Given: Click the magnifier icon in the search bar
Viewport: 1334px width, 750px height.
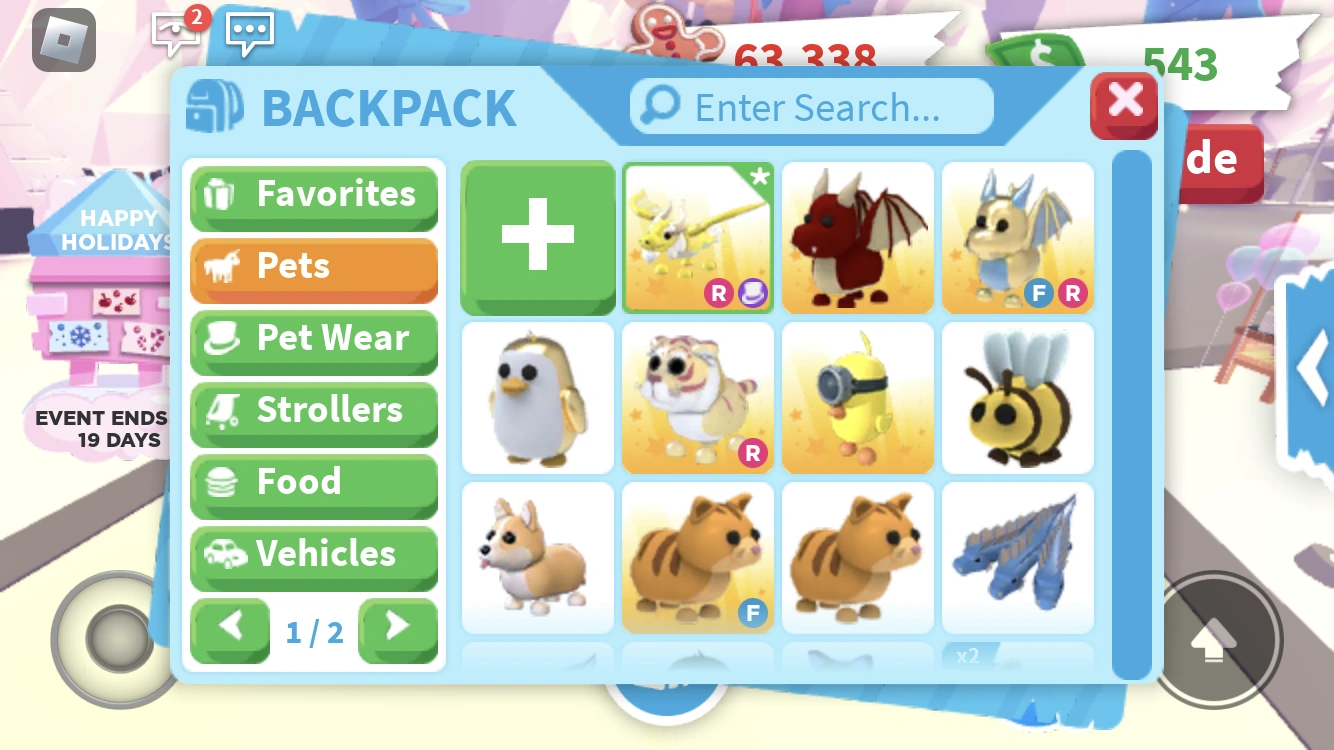Looking at the screenshot, I should click(660, 106).
